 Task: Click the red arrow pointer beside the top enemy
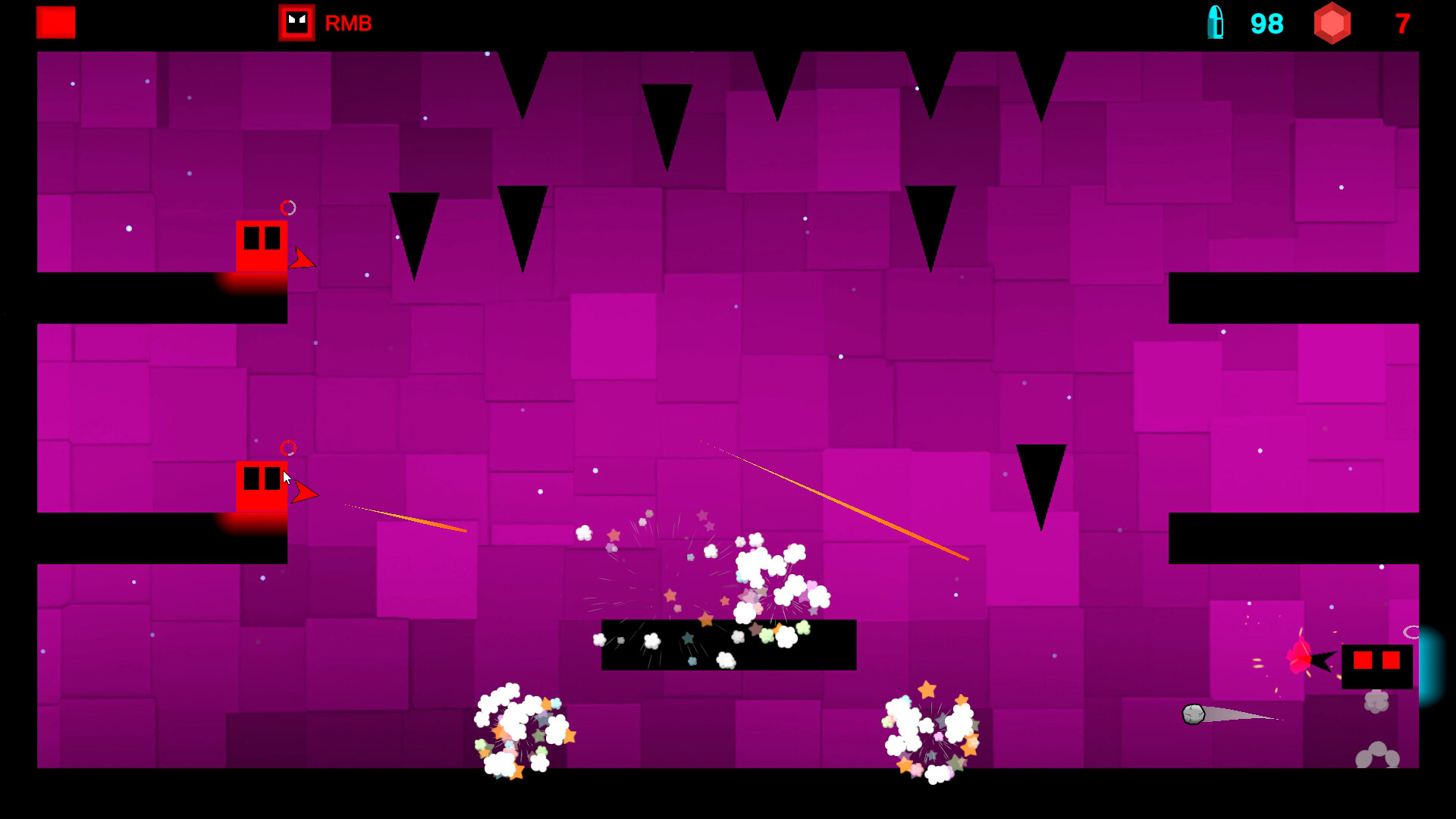pos(303,261)
